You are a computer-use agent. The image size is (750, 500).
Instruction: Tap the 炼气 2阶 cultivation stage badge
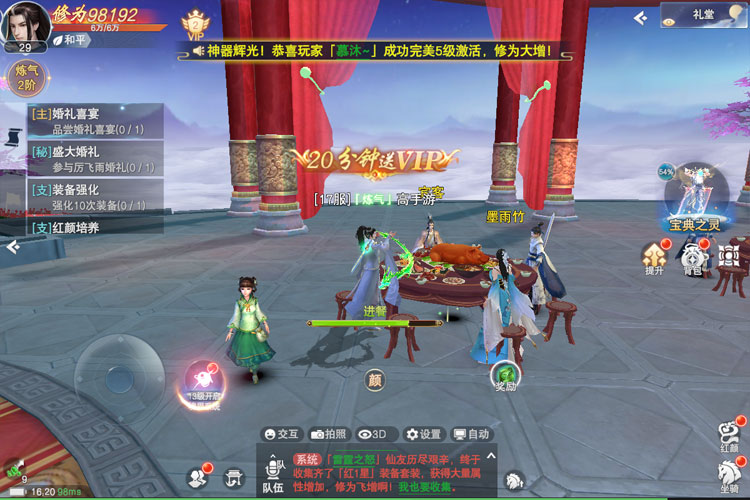(24, 77)
